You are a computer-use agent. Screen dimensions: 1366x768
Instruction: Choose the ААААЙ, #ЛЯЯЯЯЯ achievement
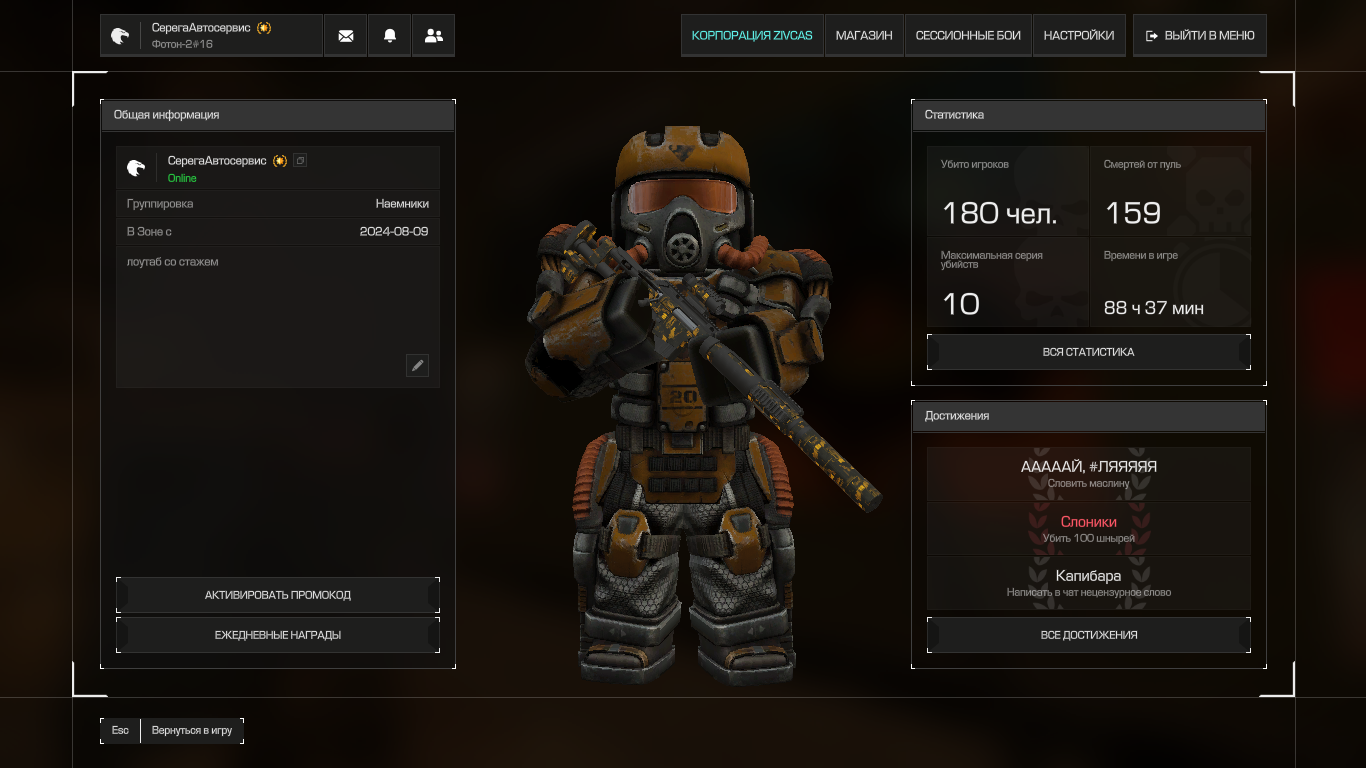click(1088, 474)
